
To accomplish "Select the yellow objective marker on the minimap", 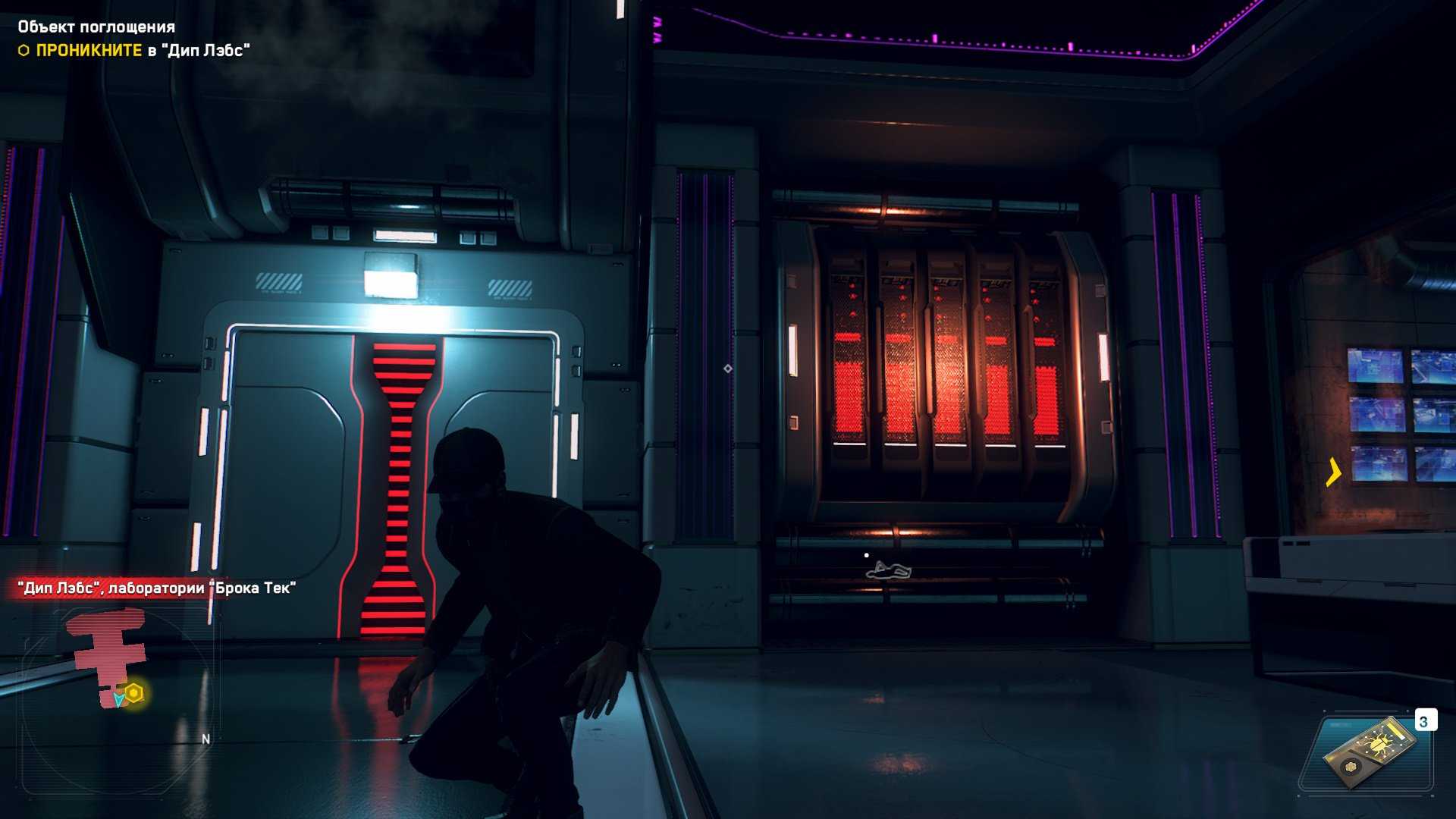I will [x=134, y=693].
